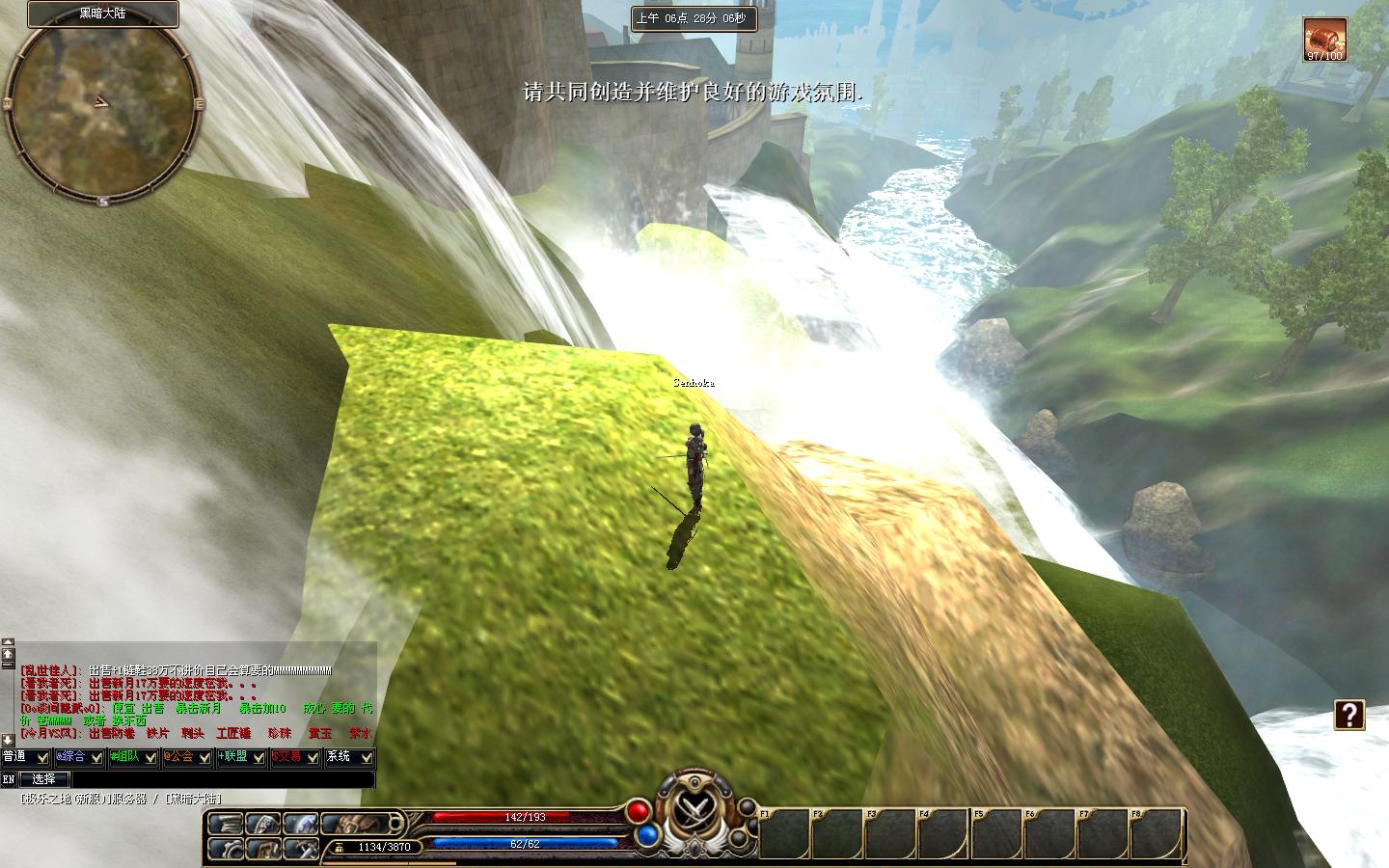Focus the chat text input field
Image resolution: width=1389 pixels, height=868 pixels.
pos(222,778)
